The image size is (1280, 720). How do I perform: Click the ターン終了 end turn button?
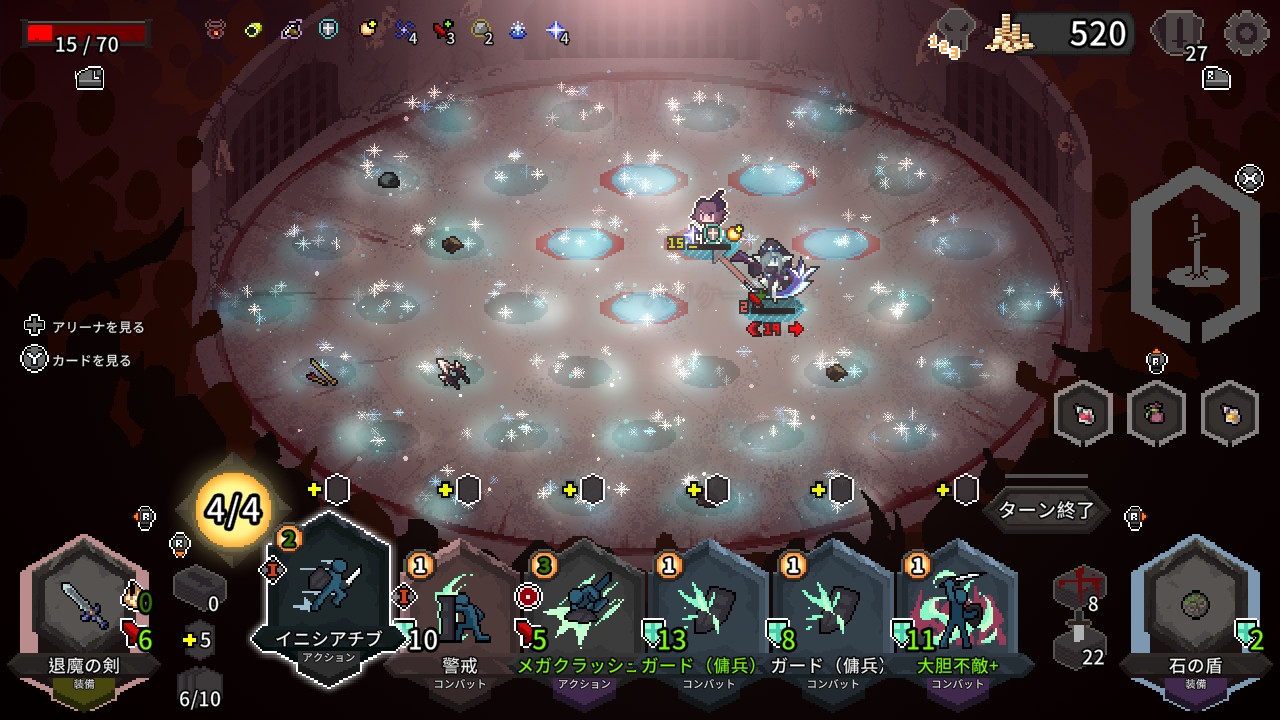(x=1046, y=511)
